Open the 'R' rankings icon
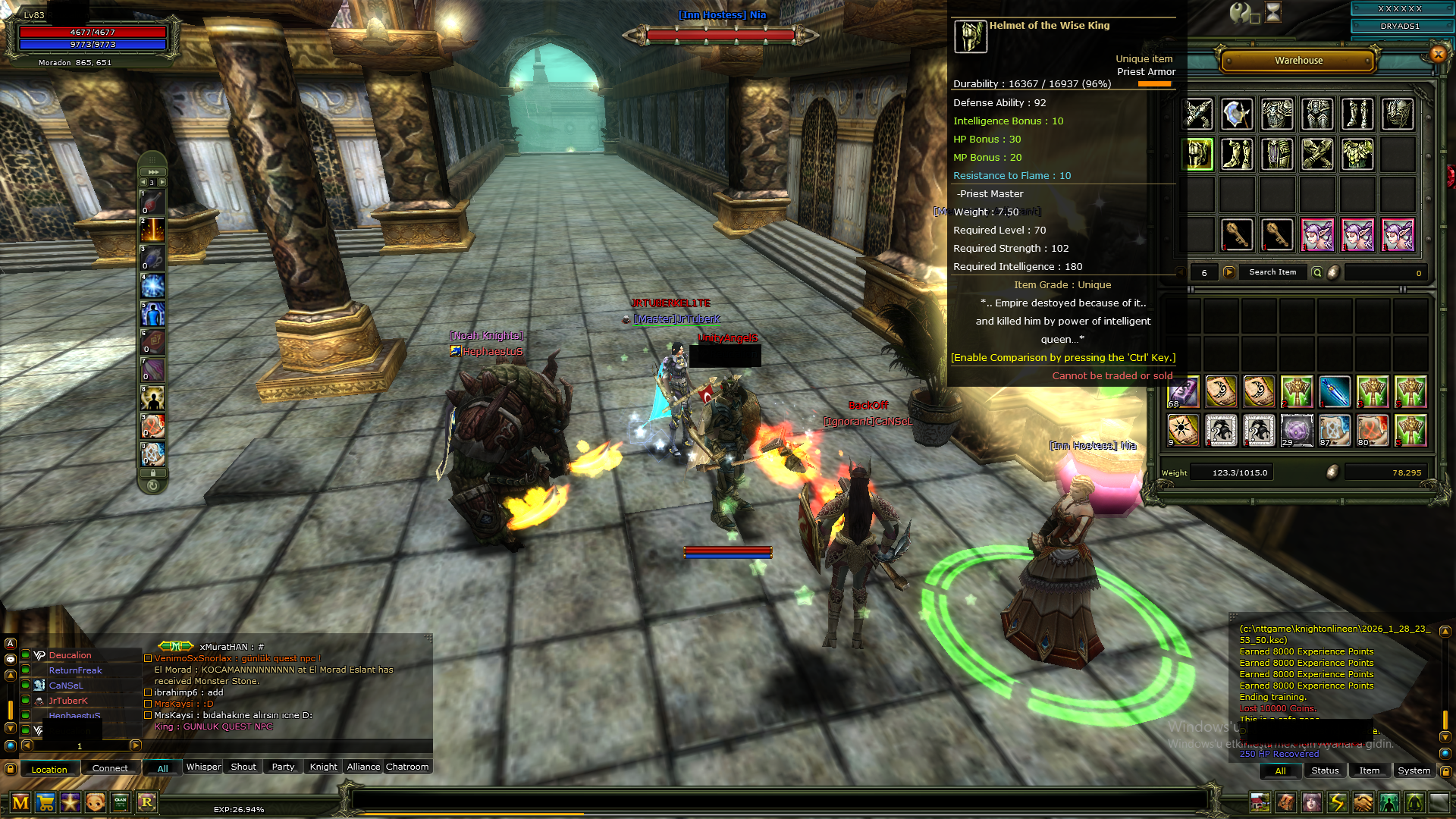The width and height of the screenshot is (1456, 819). [147, 803]
